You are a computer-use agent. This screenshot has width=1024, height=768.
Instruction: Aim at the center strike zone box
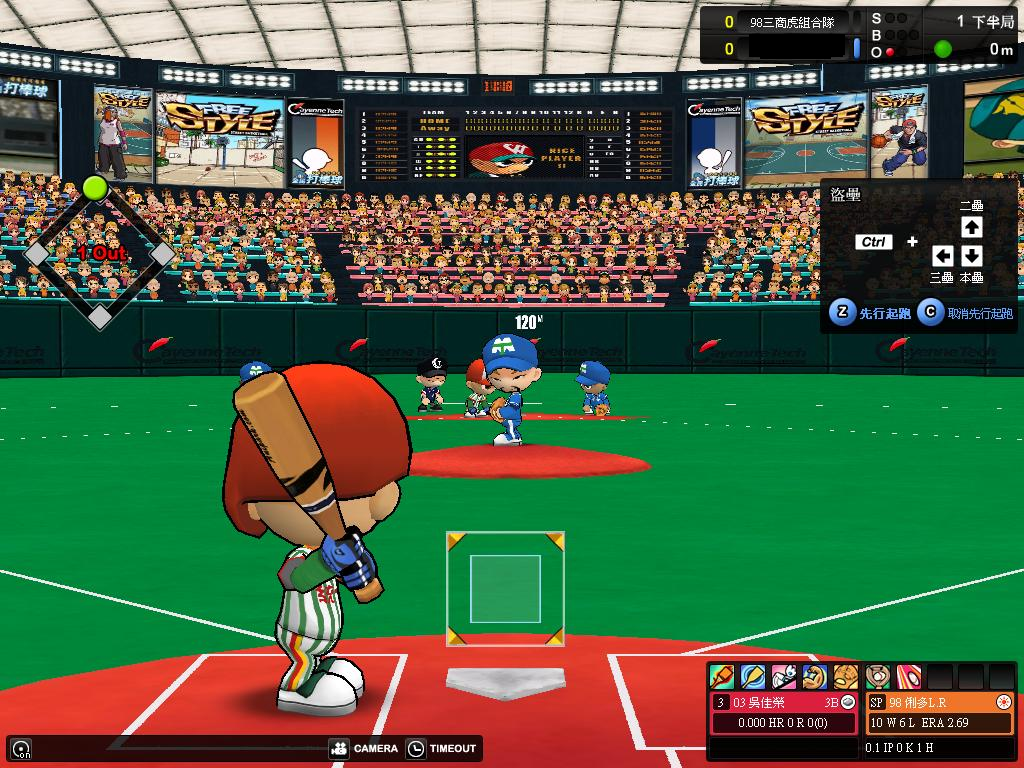[x=505, y=588]
